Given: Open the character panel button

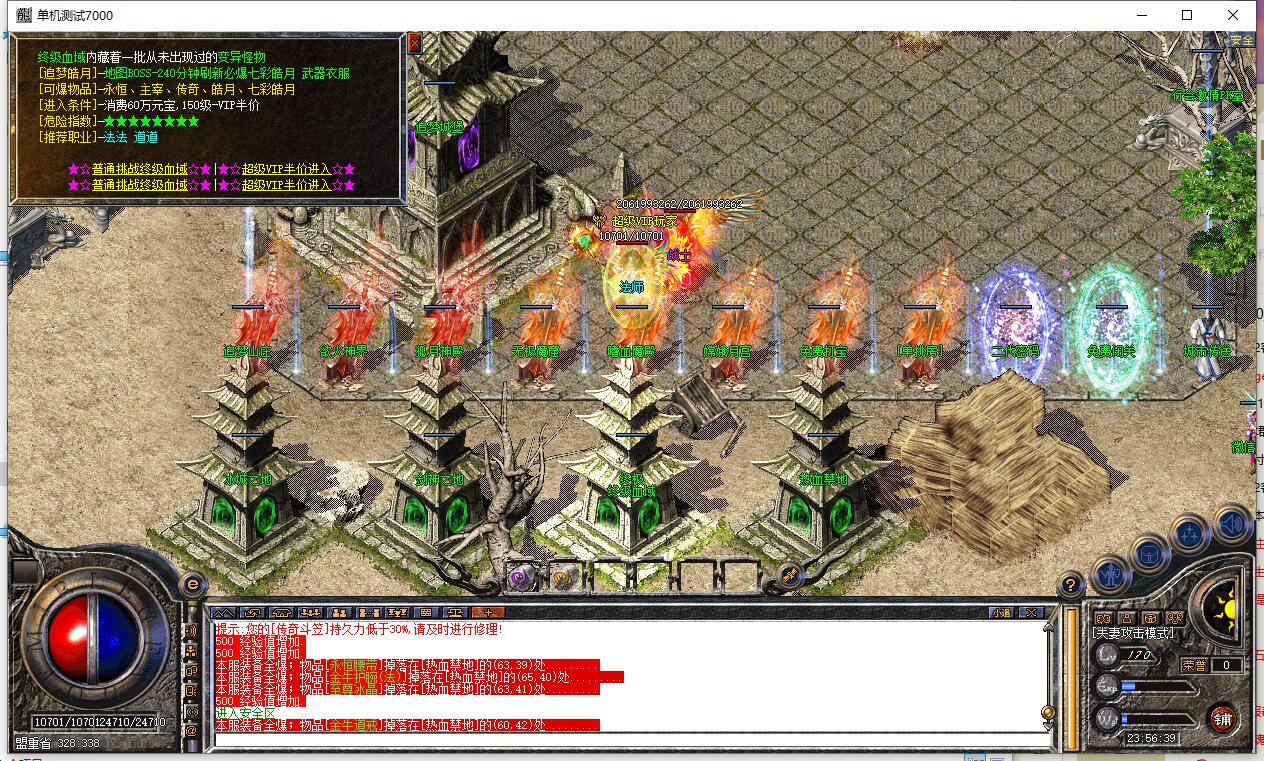Looking at the screenshot, I should (x=1110, y=575).
